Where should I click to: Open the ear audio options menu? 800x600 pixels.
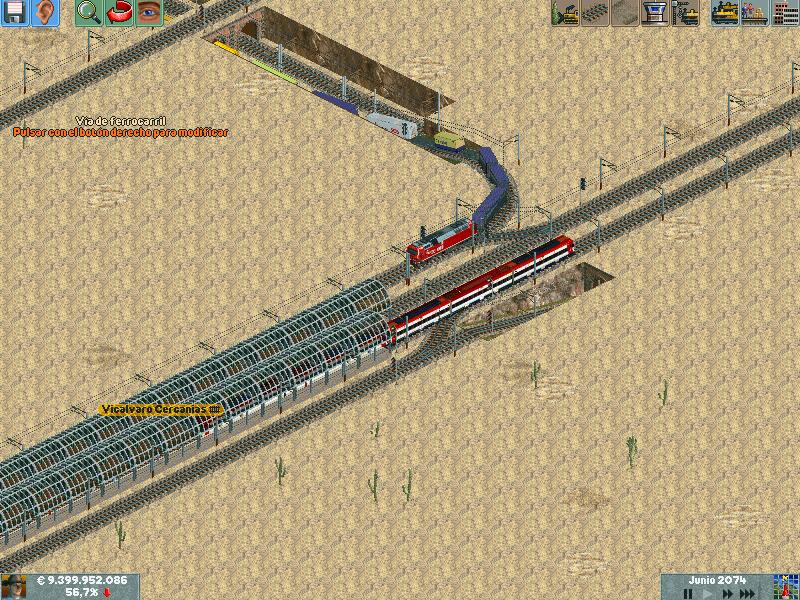(x=45, y=13)
